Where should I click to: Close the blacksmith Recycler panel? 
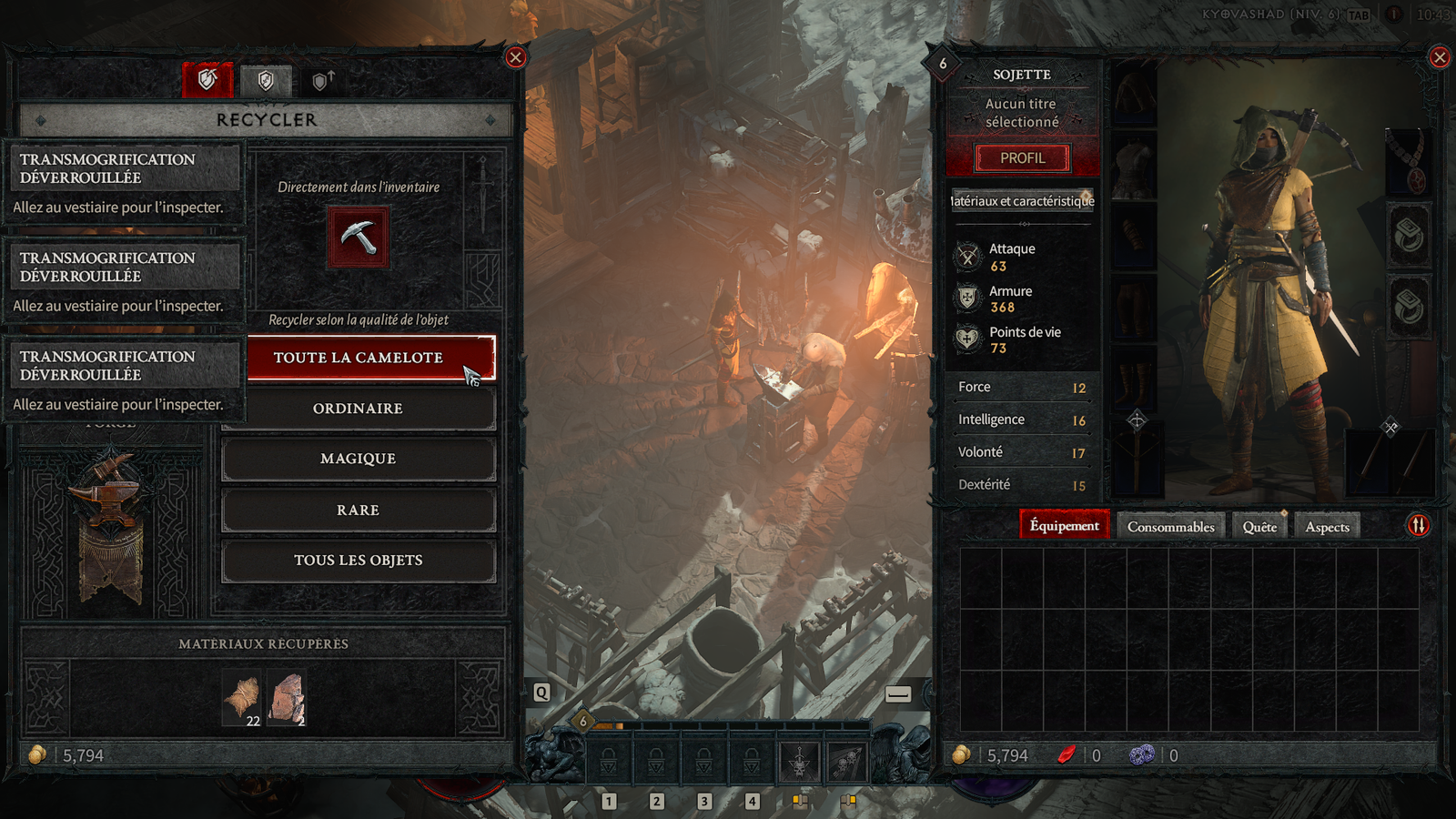point(516,57)
